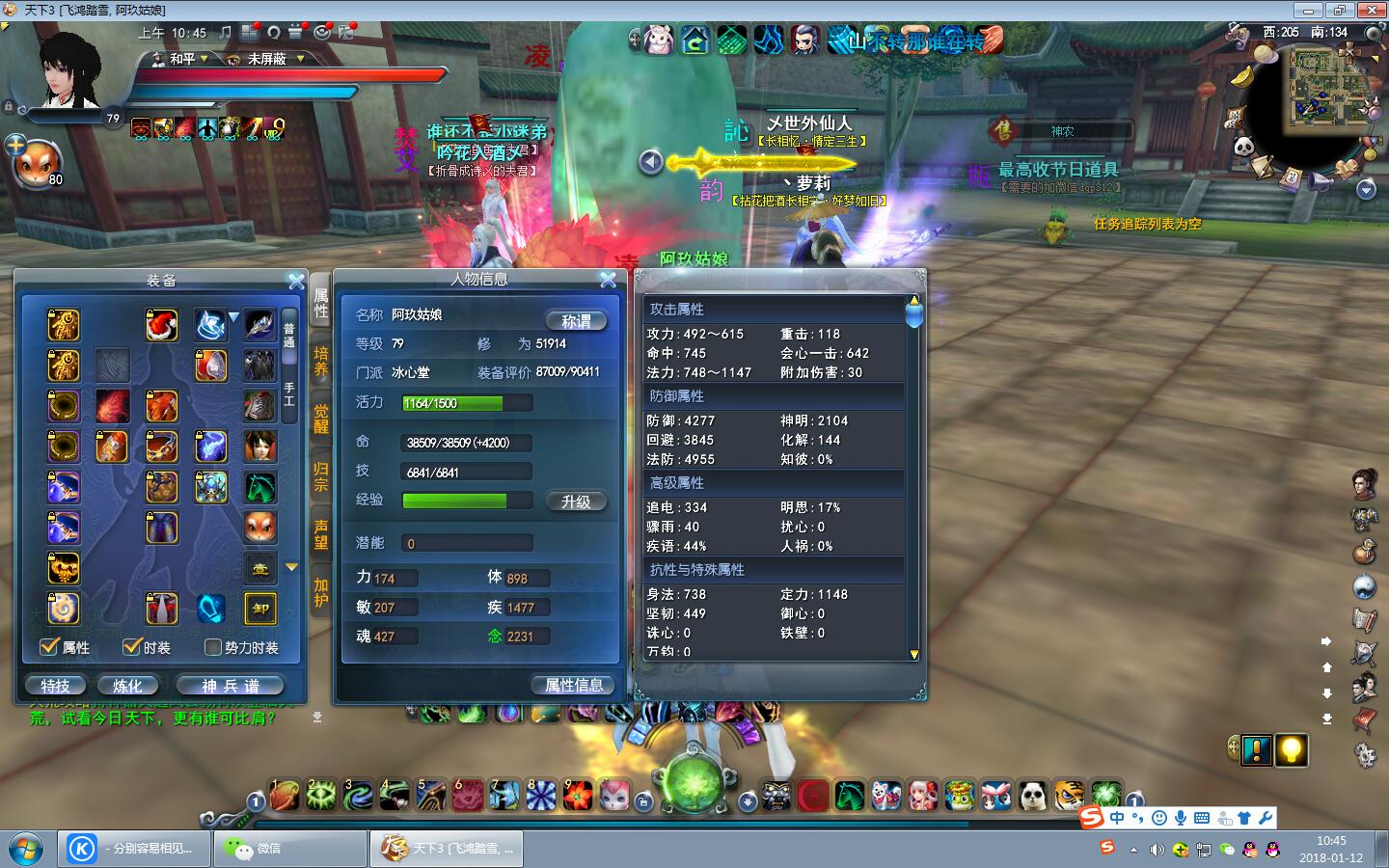Open the 属性信息 attribute details

point(574,685)
